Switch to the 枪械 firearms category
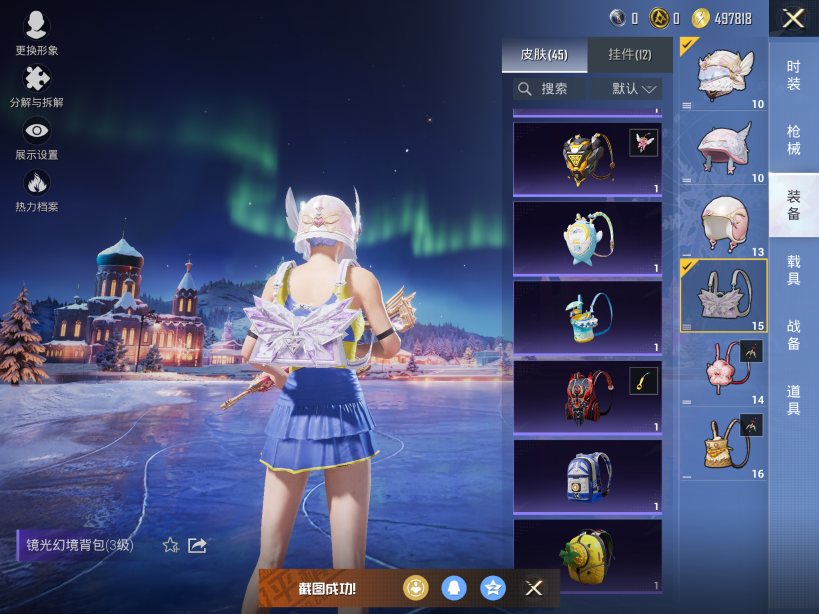Image resolution: width=819 pixels, height=614 pixels. click(794, 140)
